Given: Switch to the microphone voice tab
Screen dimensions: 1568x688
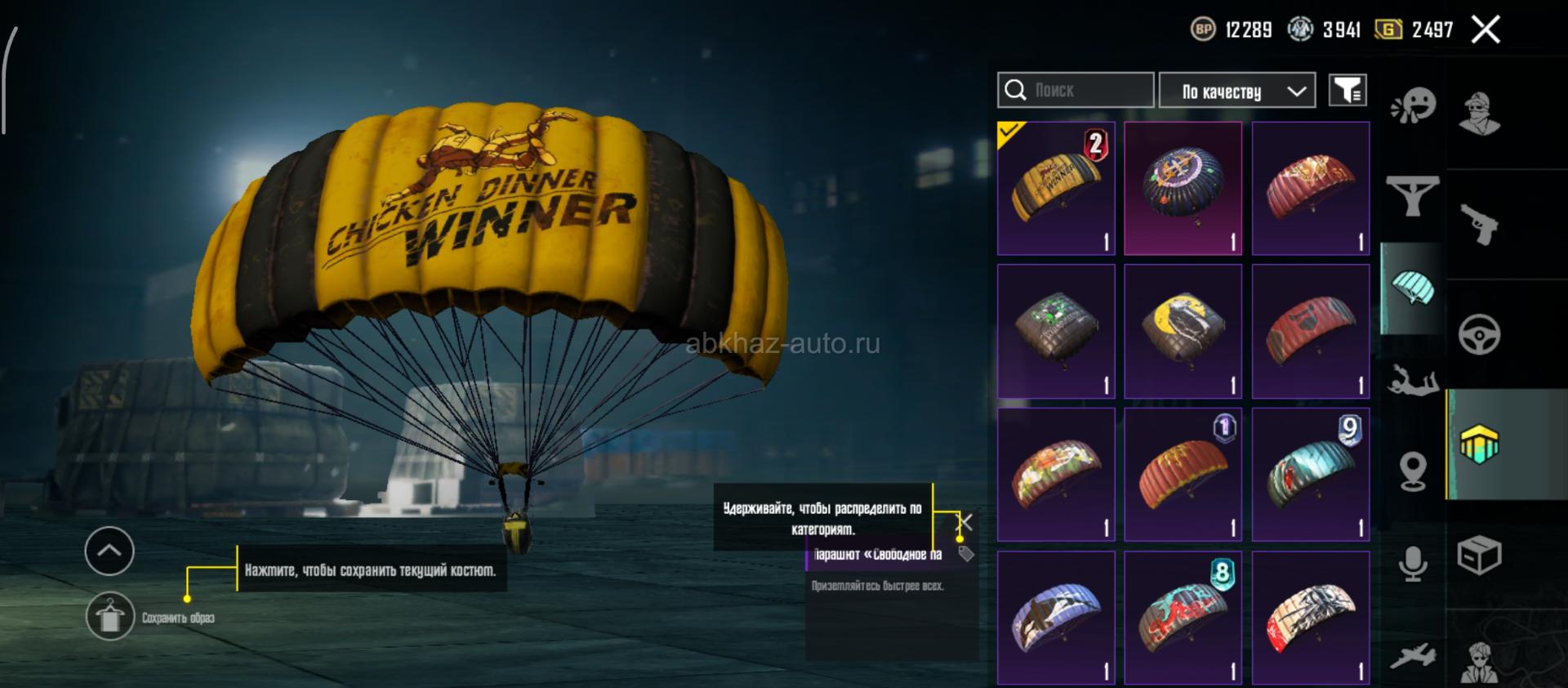Looking at the screenshot, I should coord(1413,564).
